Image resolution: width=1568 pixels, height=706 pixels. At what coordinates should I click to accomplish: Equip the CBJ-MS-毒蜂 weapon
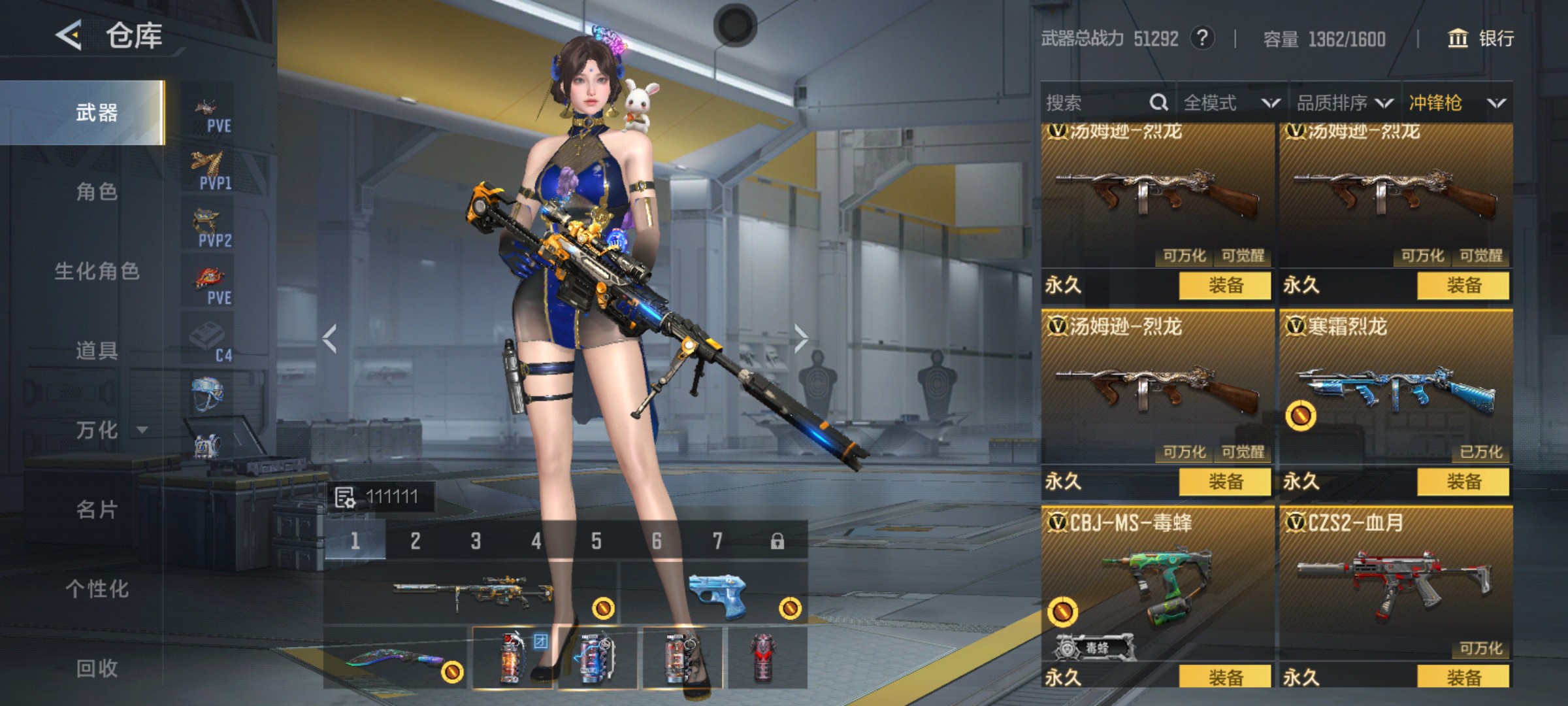click(1225, 676)
